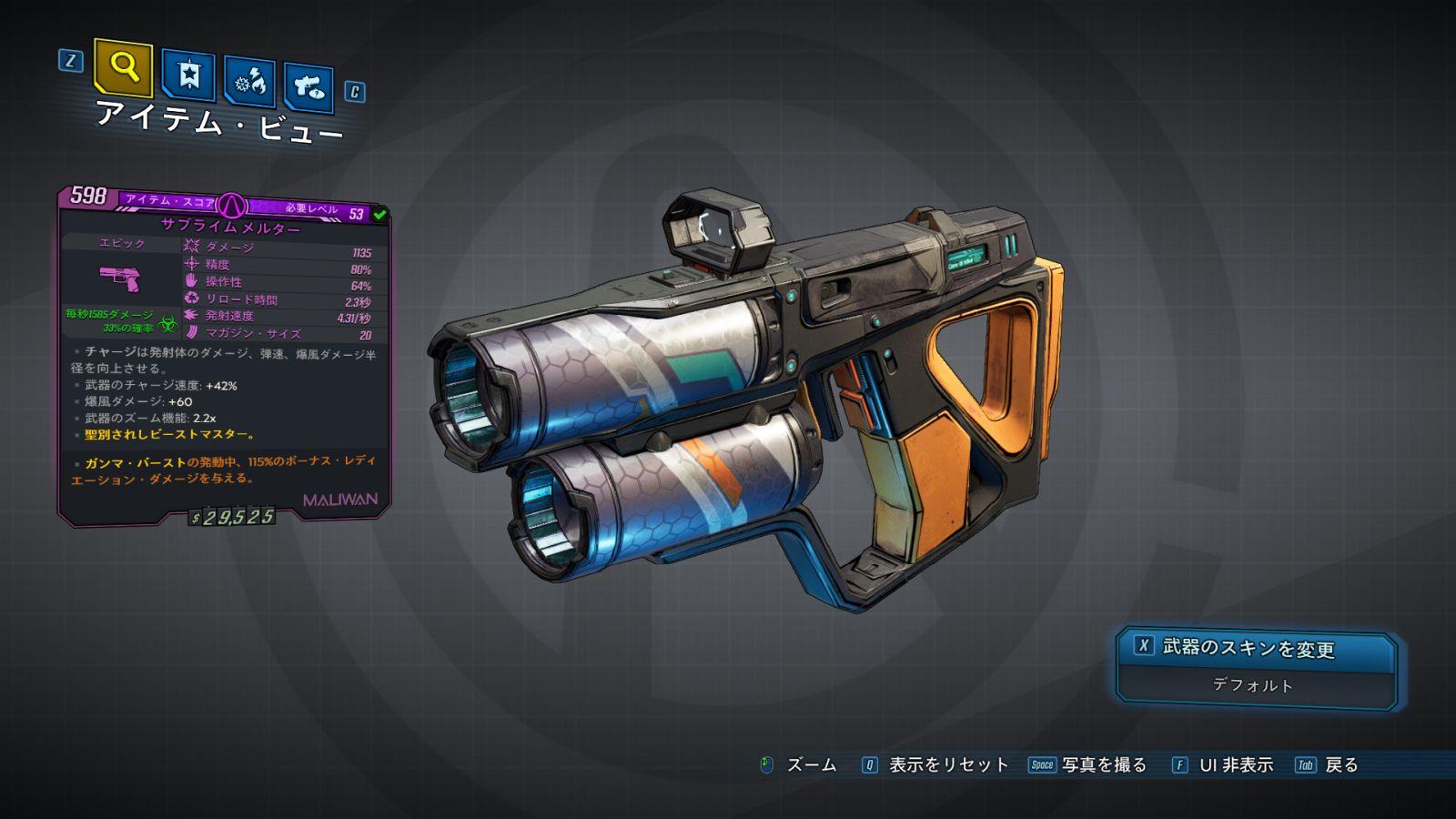
Task: Switch to the star bookmark tab
Action: (x=188, y=76)
